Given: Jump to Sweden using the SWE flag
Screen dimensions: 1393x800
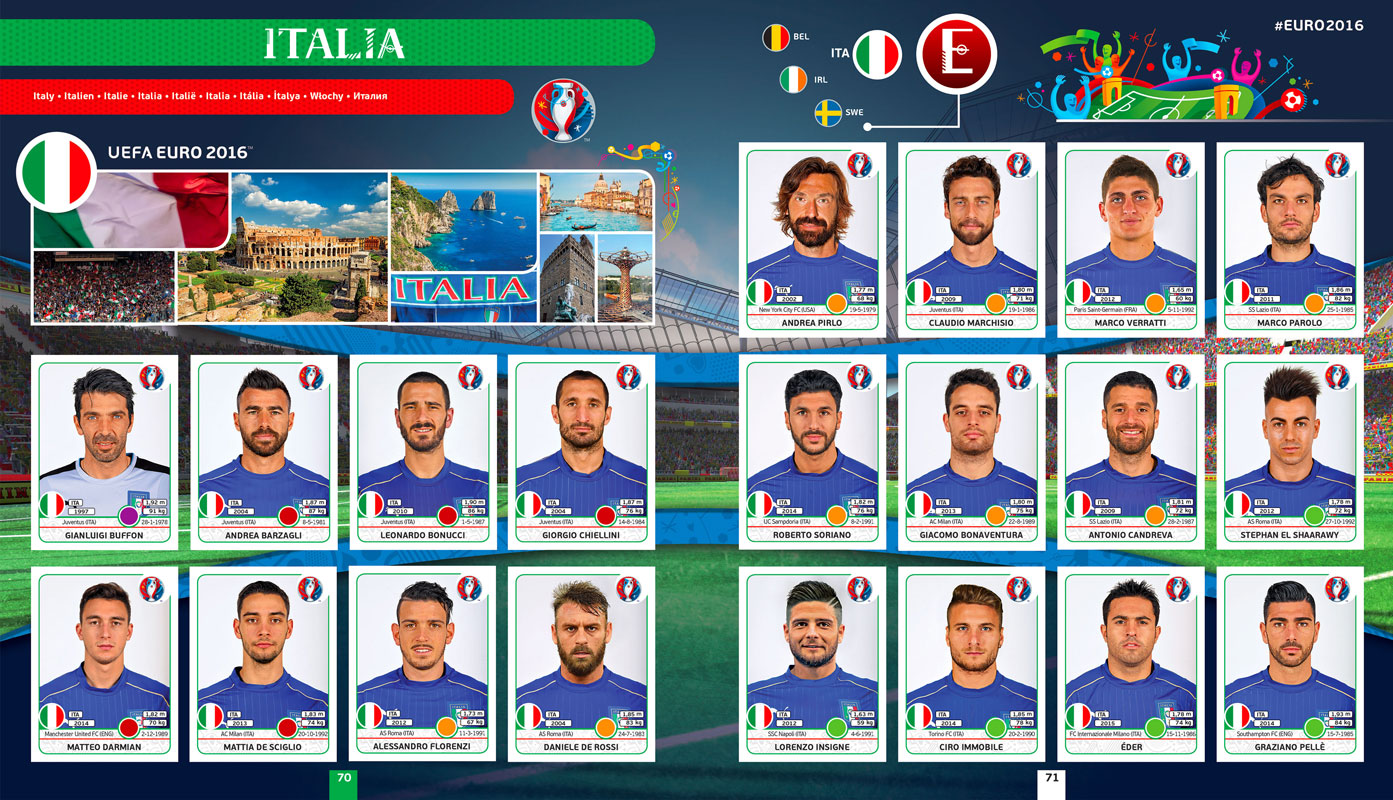Looking at the screenshot, I should coord(827,113).
